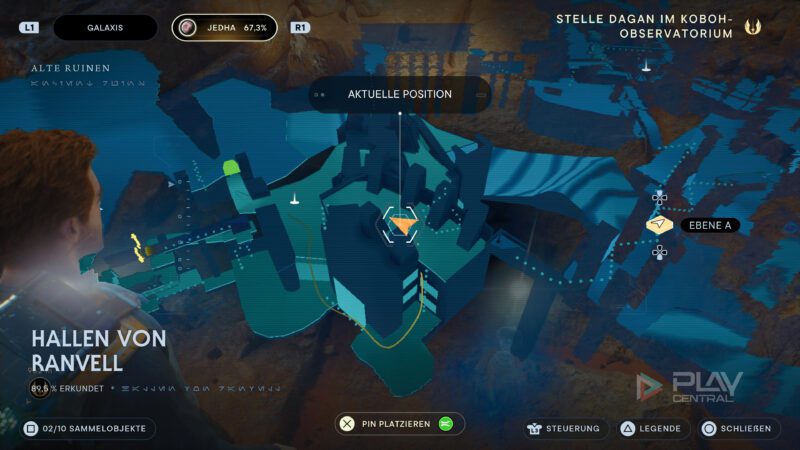Show the map Legende
Viewport: 800px width, 450px height.
point(651,428)
